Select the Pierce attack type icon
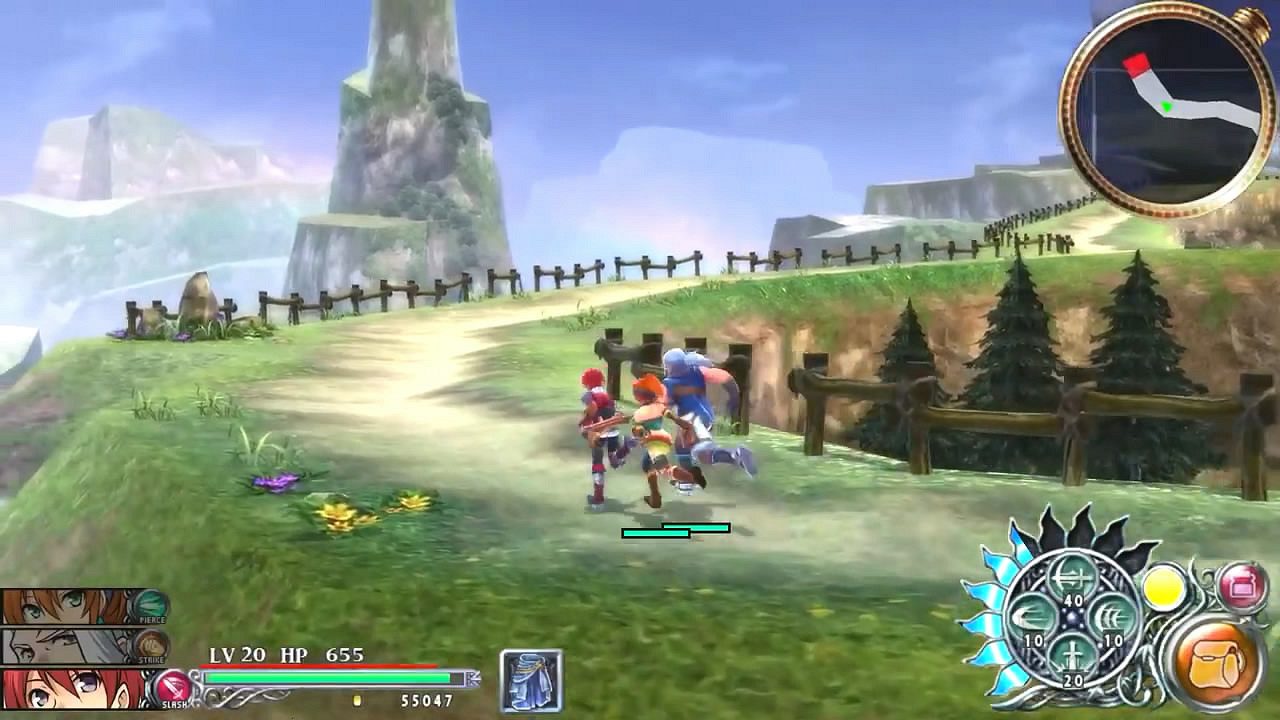Image resolution: width=1280 pixels, height=720 pixels. pyautogui.click(x=149, y=606)
